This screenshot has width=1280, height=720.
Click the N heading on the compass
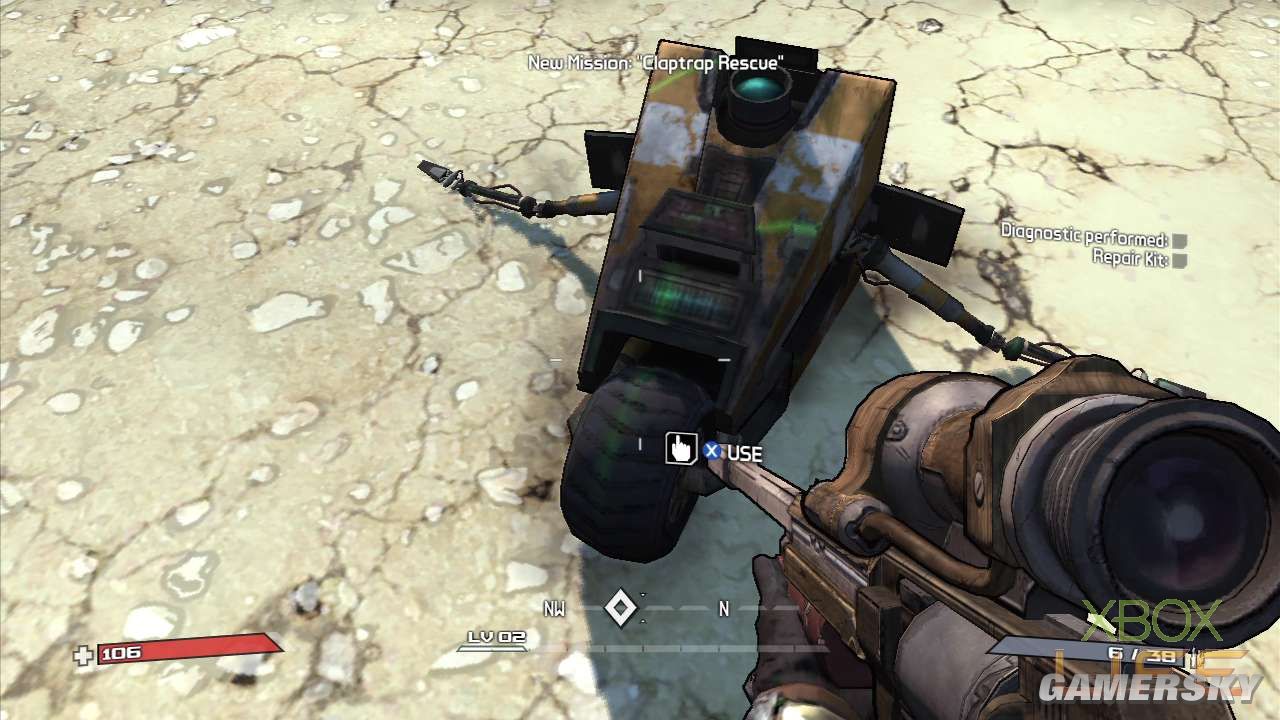(724, 608)
